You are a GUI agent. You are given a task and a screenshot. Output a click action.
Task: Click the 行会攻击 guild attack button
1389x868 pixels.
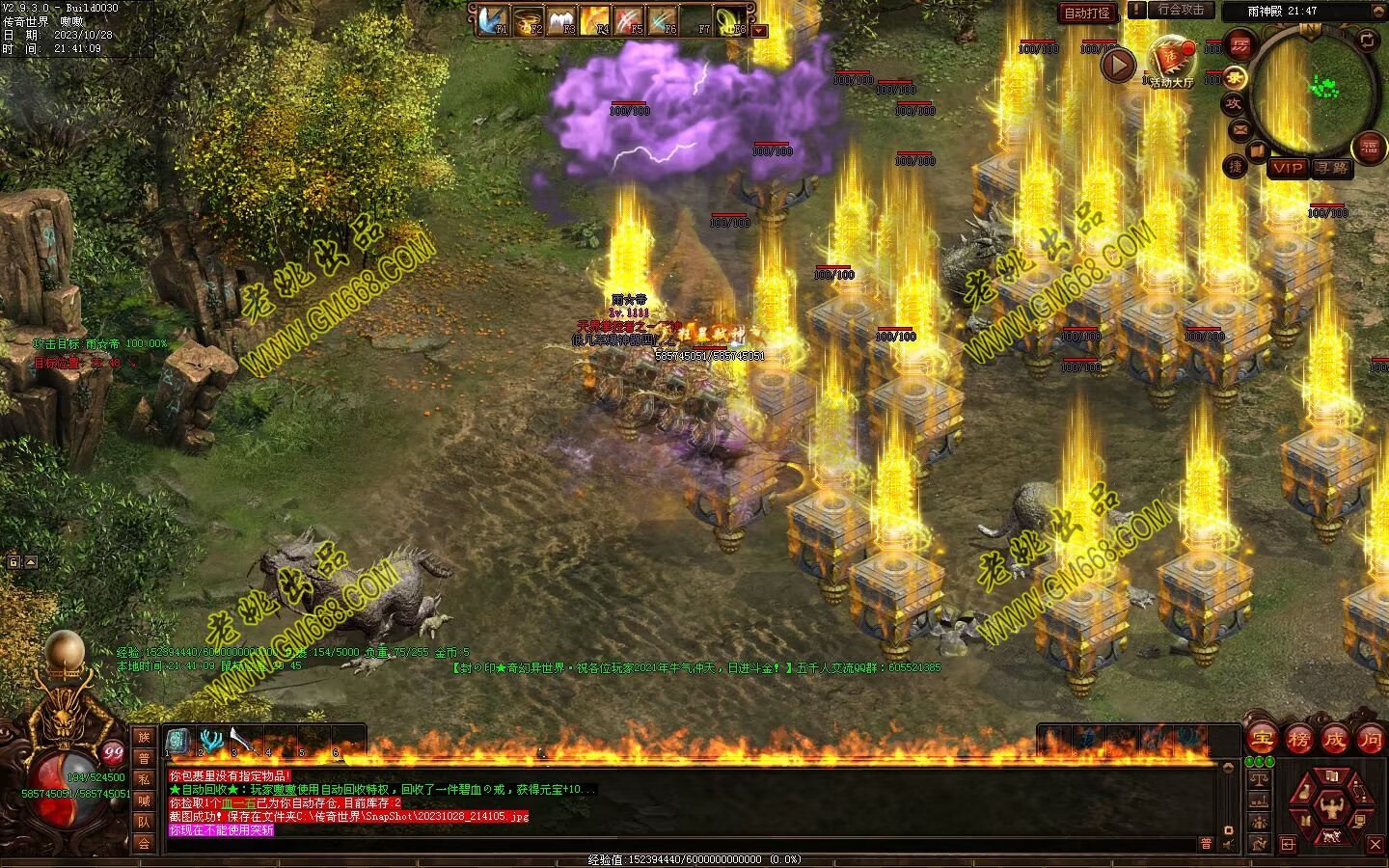pos(1181,10)
